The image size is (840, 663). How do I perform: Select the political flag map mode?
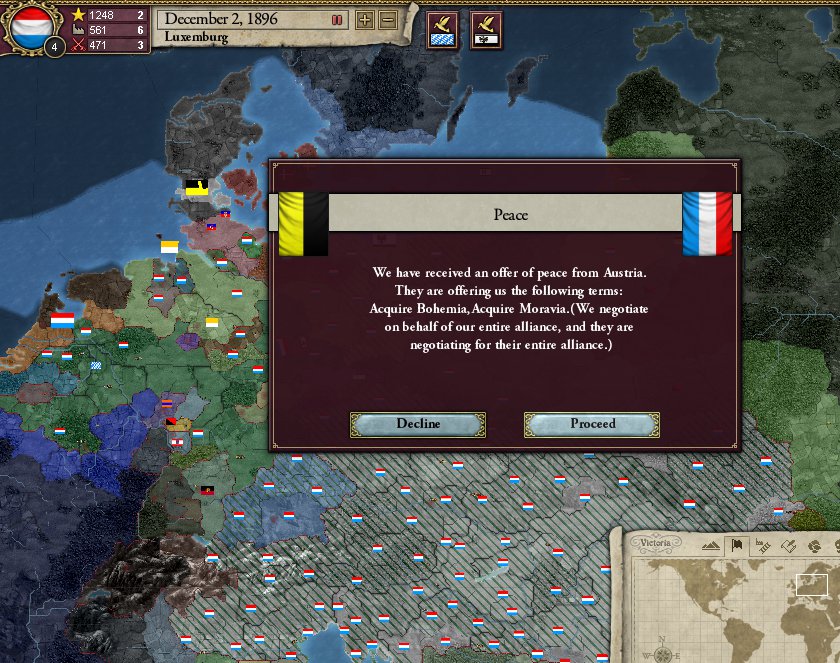(736, 546)
